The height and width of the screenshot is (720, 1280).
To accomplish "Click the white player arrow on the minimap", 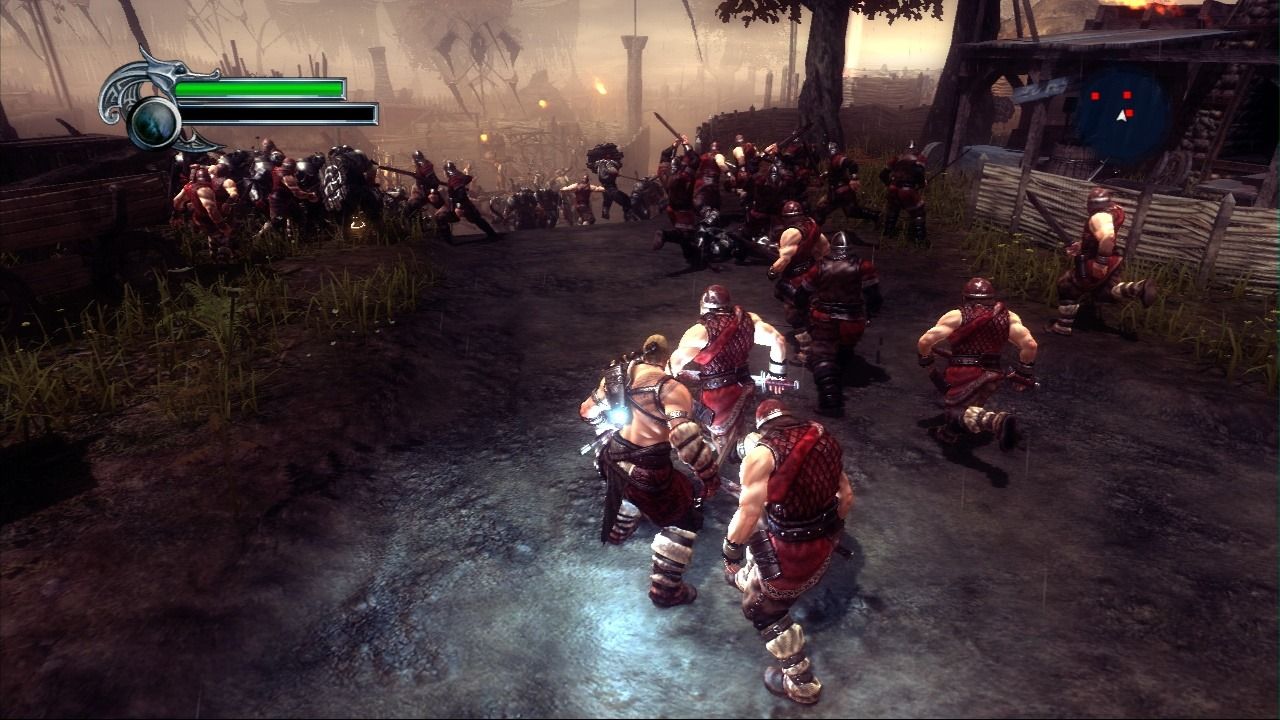I will (1122, 116).
